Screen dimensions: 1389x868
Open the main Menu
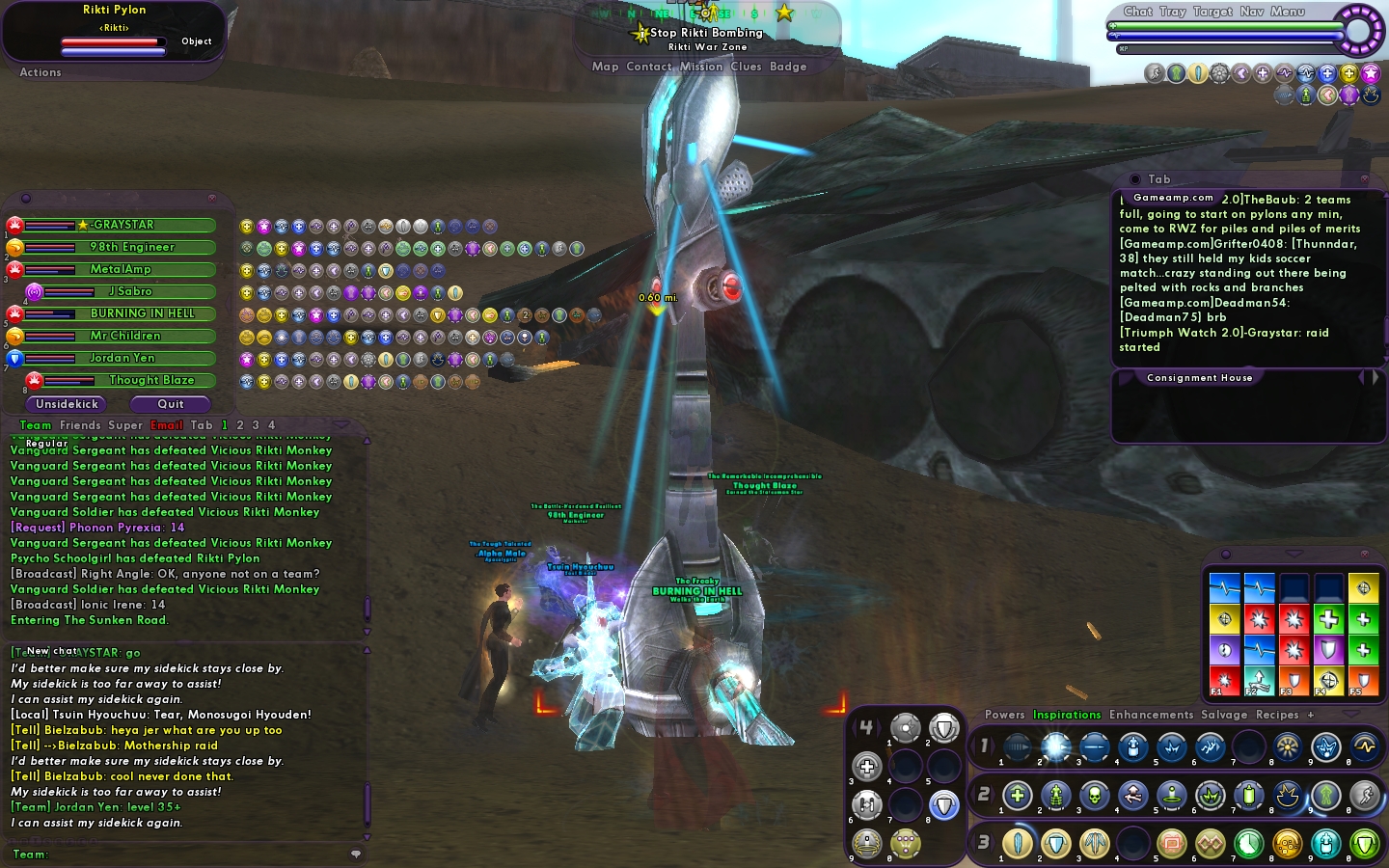coord(1287,12)
